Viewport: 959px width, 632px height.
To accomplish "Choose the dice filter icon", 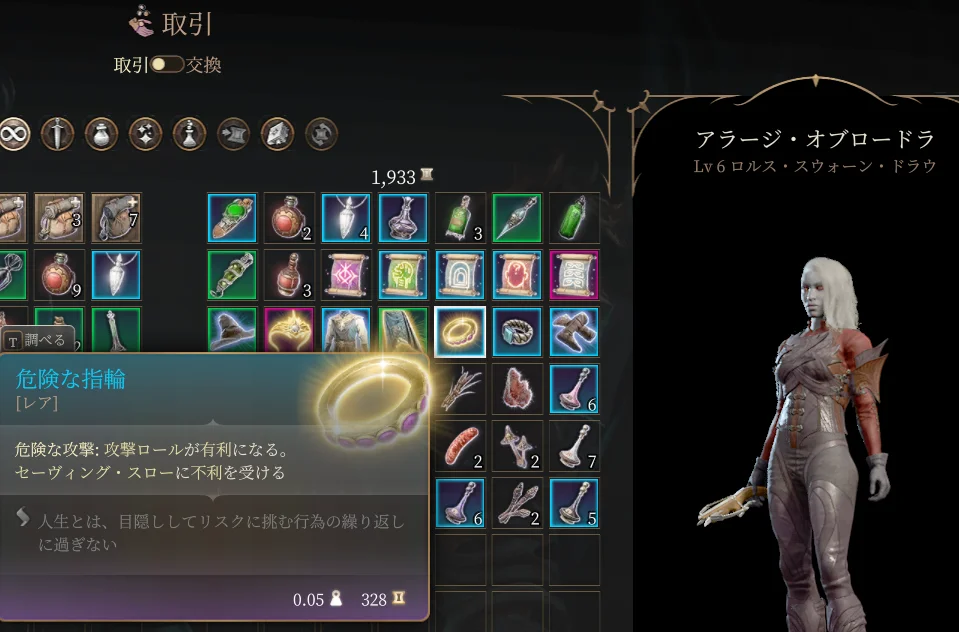I will 277,133.
